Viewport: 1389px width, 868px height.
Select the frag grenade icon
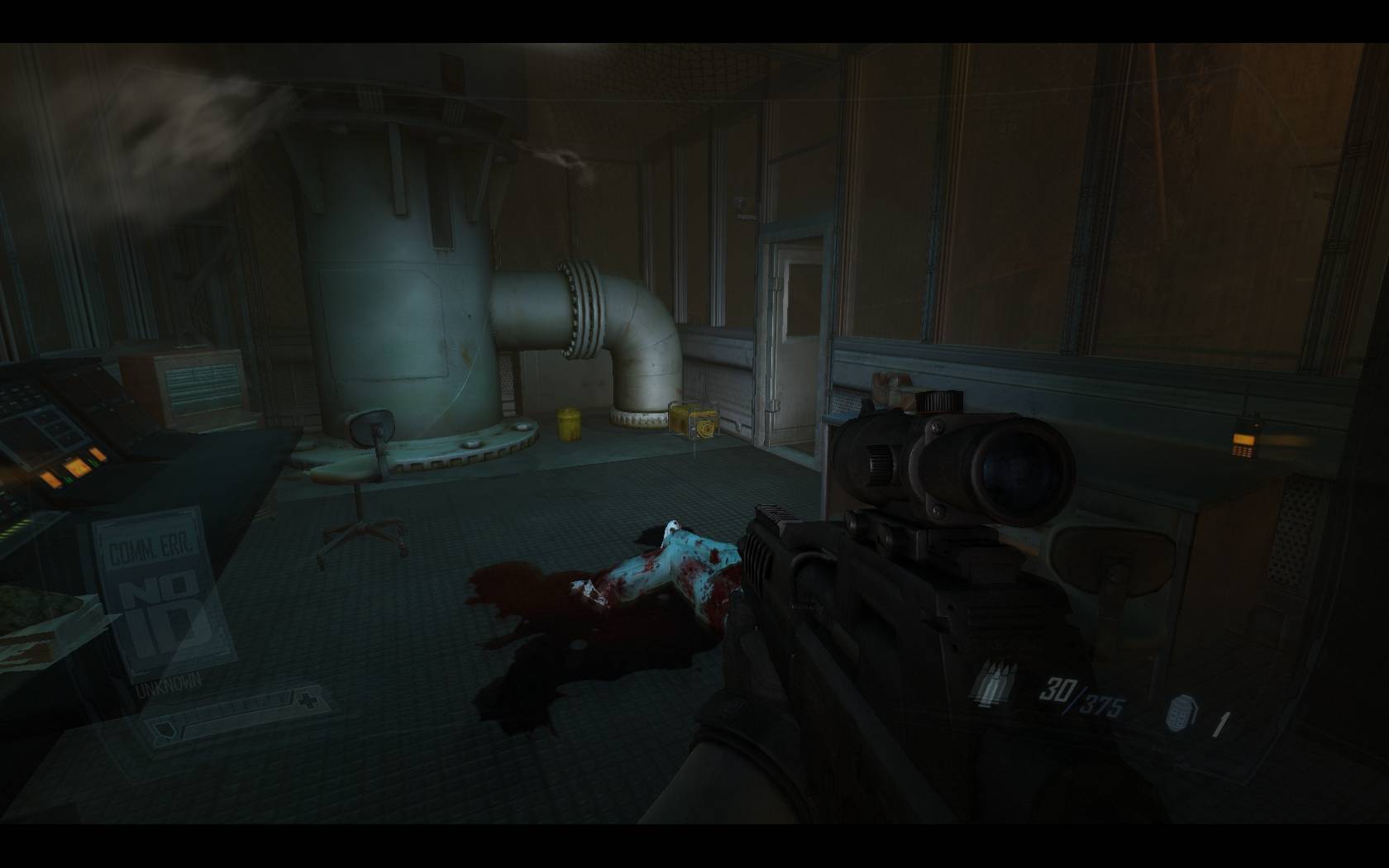coord(1180,713)
